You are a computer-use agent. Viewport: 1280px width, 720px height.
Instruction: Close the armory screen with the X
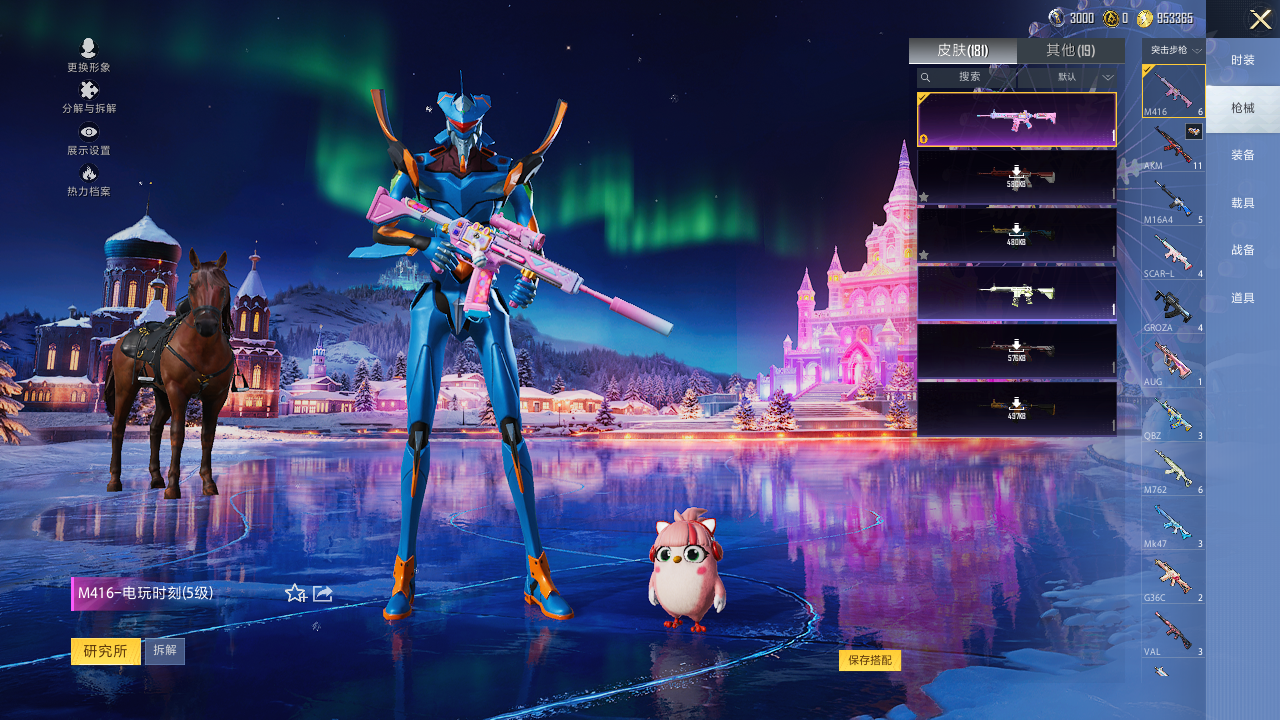pos(1260,19)
